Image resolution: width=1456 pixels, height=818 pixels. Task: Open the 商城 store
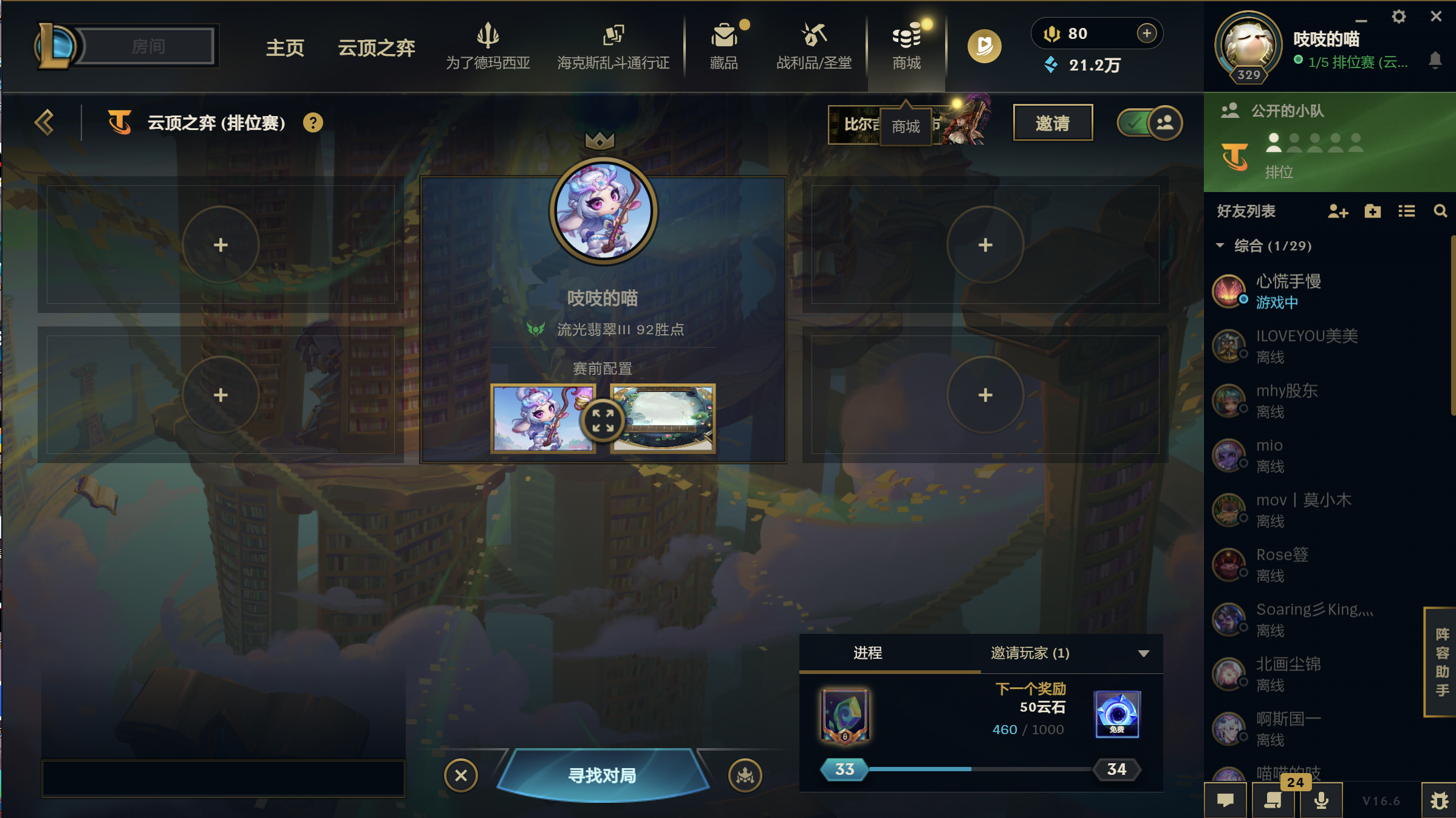tap(906, 46)
